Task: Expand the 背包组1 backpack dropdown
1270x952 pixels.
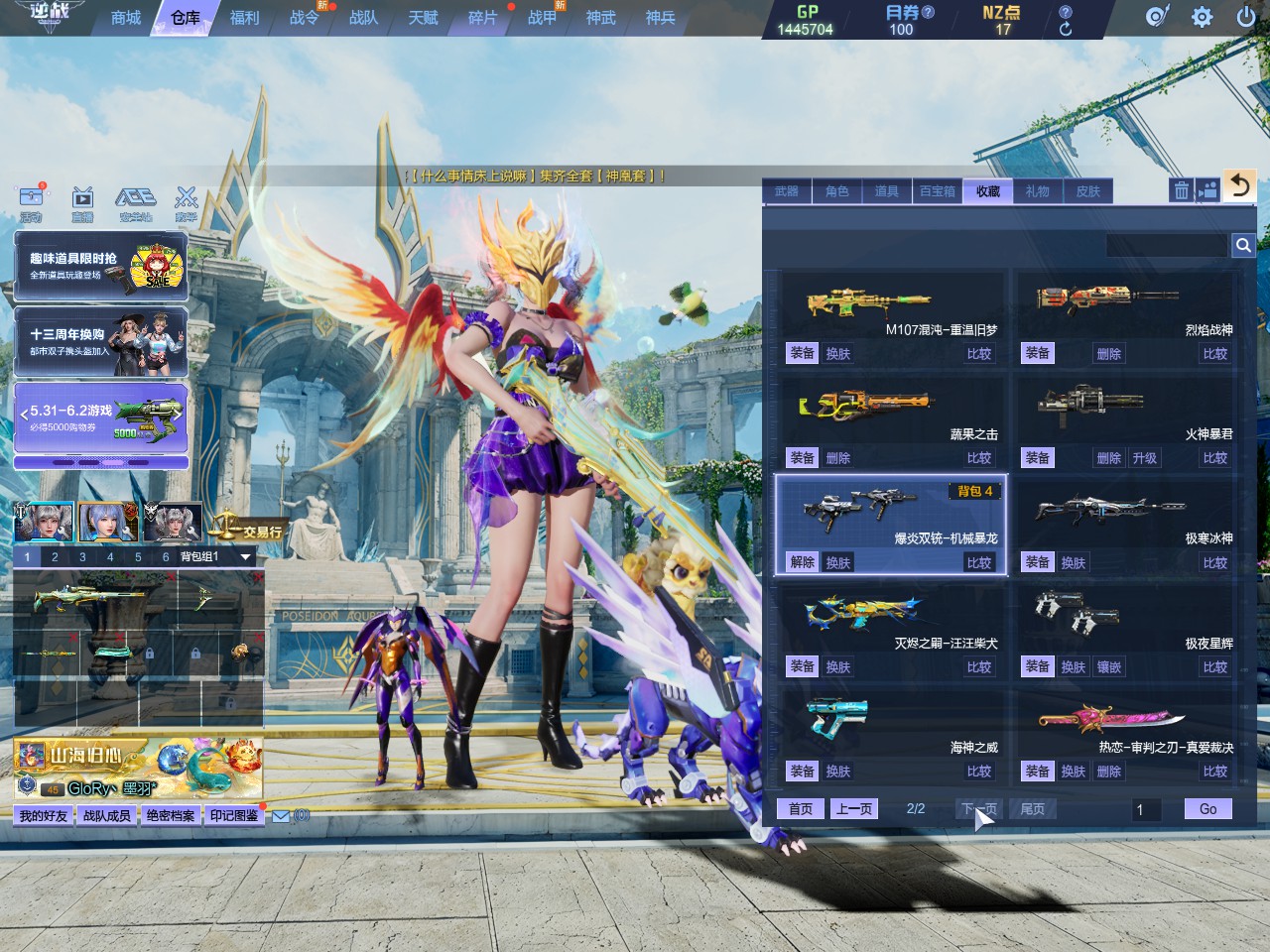Action: pyautogui.click(x=245, y=557)
